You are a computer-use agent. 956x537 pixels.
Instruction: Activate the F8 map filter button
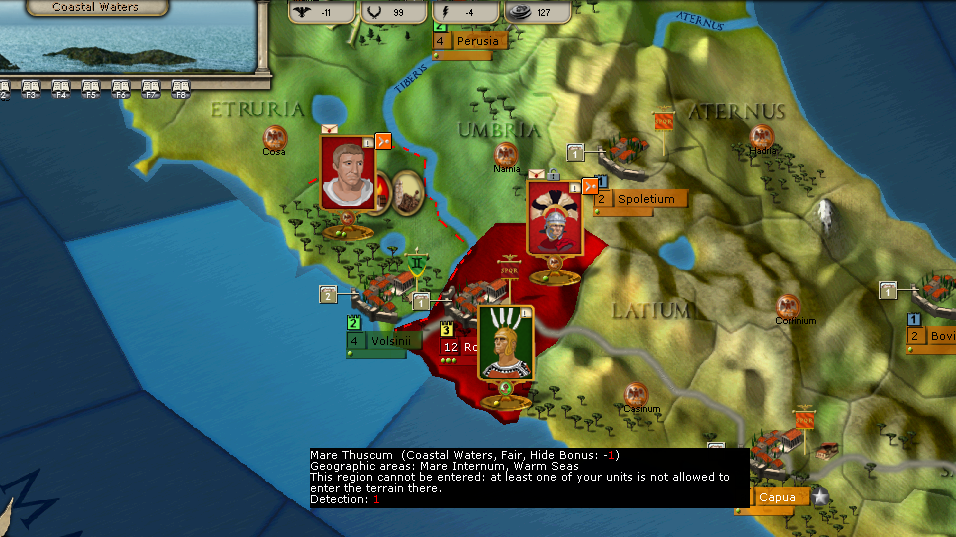tap(181, 89)
